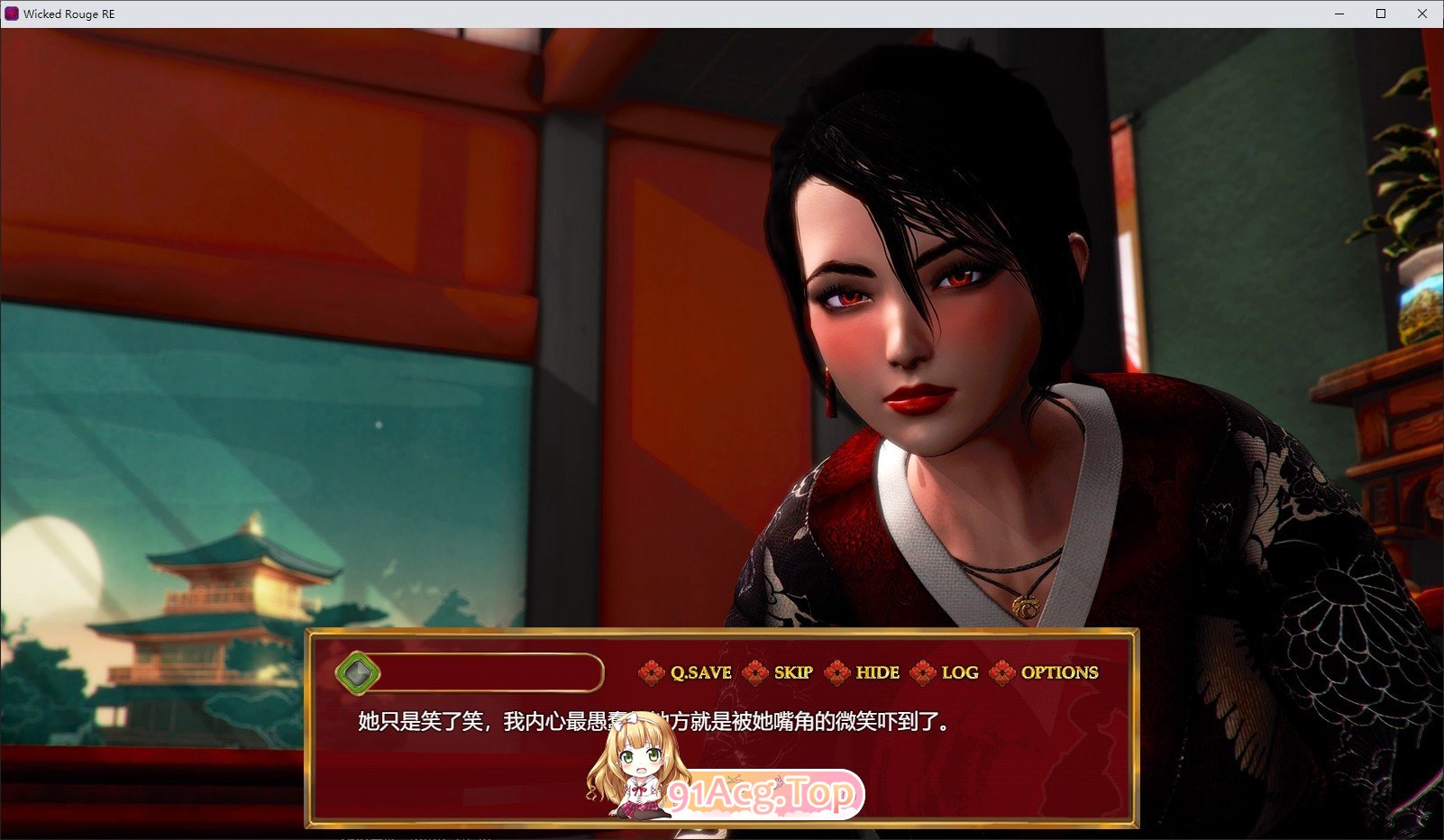Click the green diamond gem icon
This screenshot has width=1444, height=840.
[359, 672]
